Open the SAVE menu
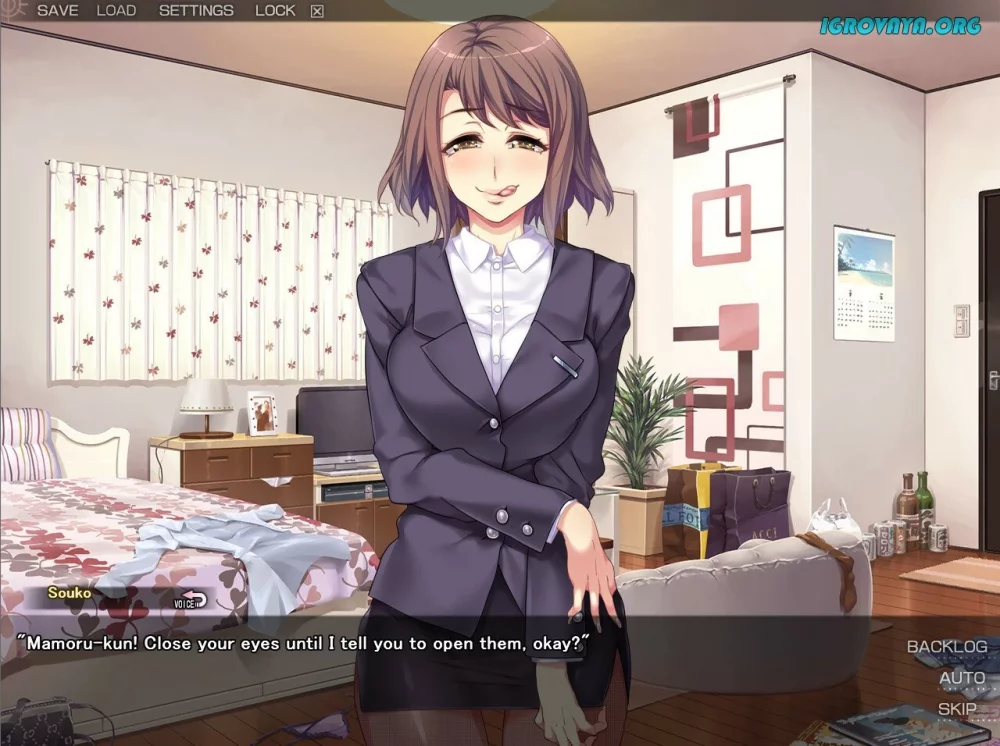 coord(57,11)
